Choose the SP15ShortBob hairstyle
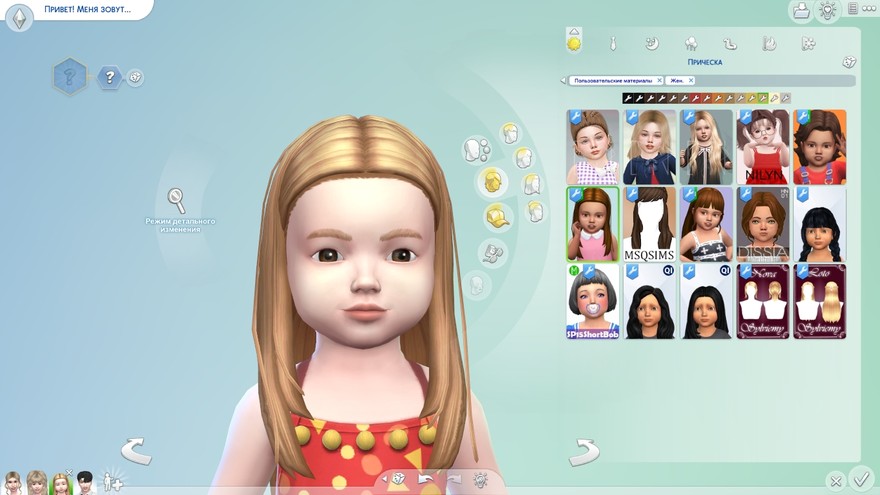This screenshot has width=880, height=495. [593, 301]
